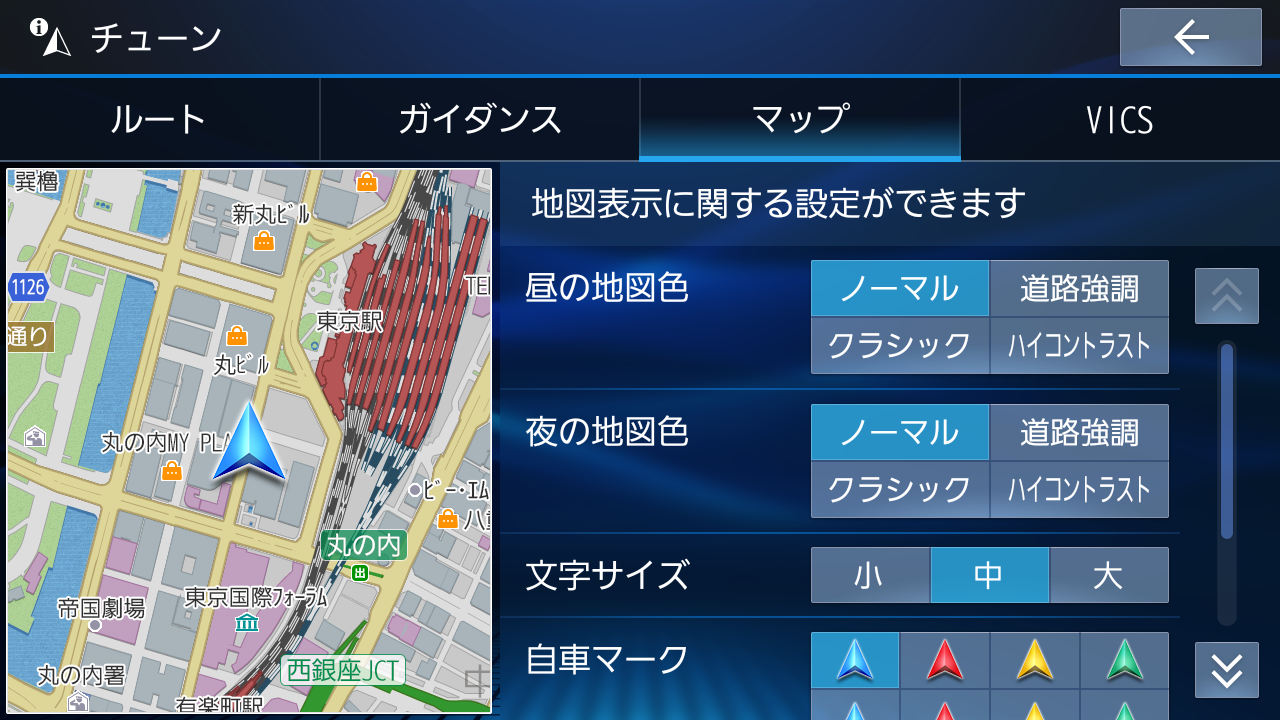Select the red arrow vehicle mark icon
1280x720 pixels.
tap(945, 660)
